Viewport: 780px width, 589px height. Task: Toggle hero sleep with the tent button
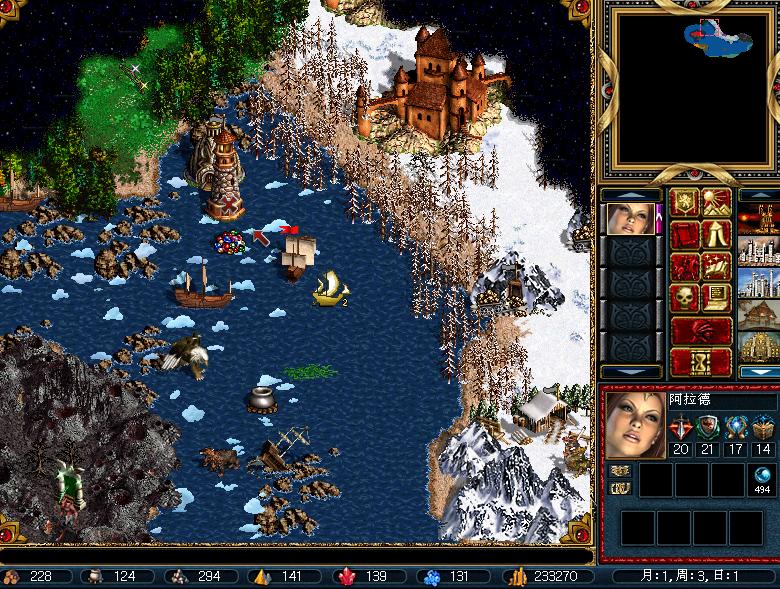[x=716, y=235]
